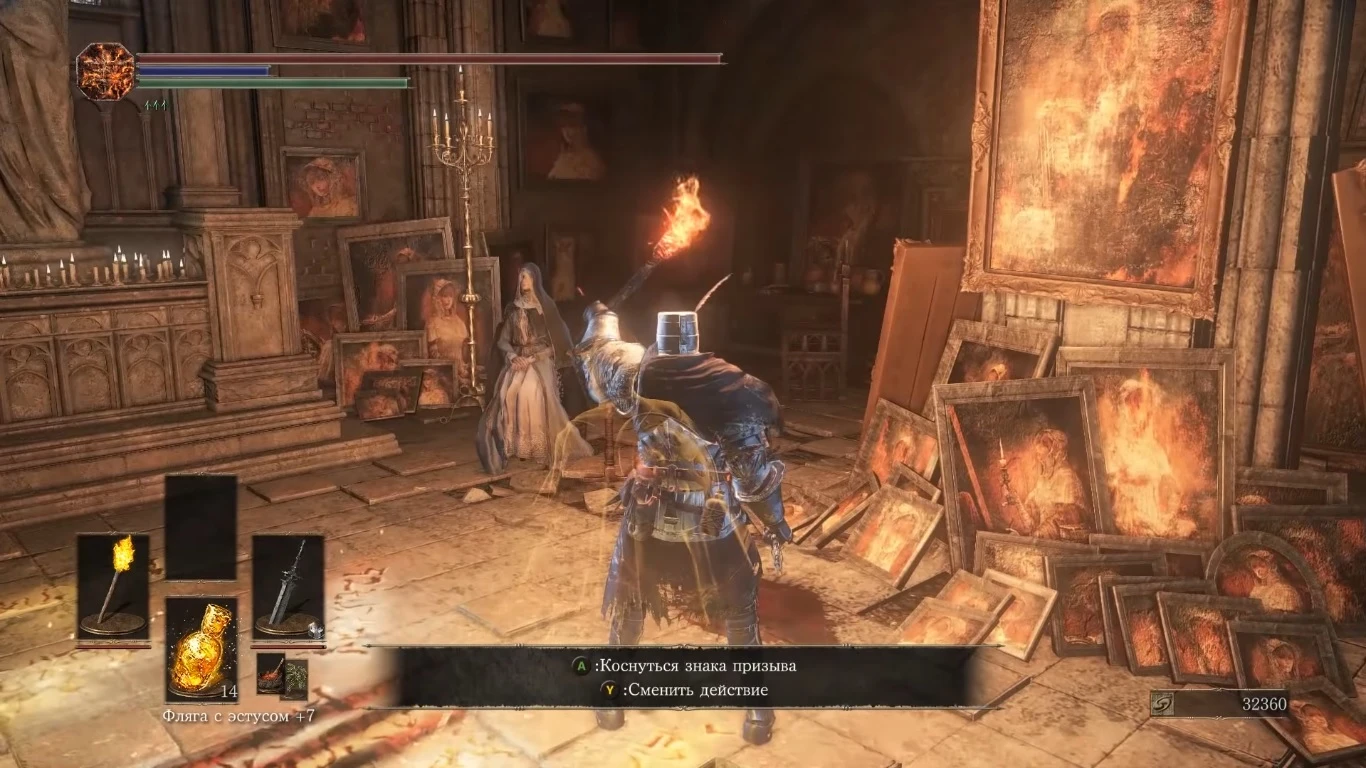
Task: Click the green moss herb item icon
Action: click(x=295, y=677)
